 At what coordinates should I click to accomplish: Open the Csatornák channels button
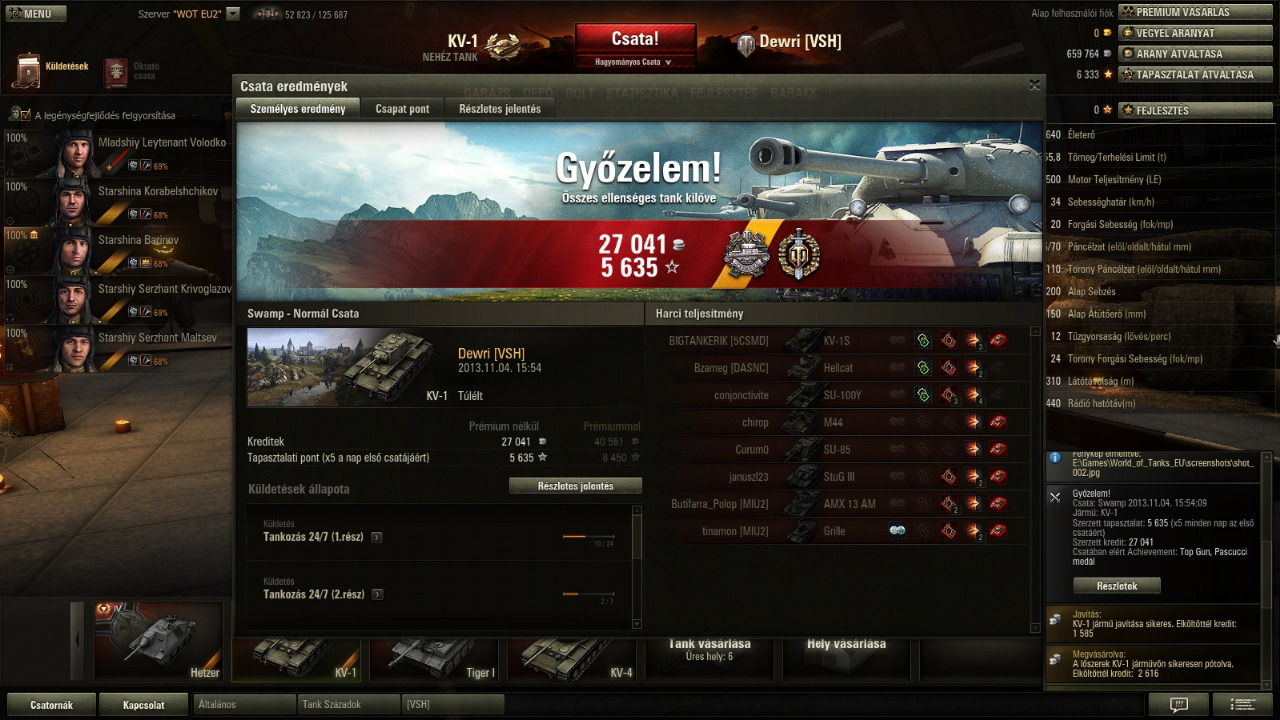[x=51, y=704]
